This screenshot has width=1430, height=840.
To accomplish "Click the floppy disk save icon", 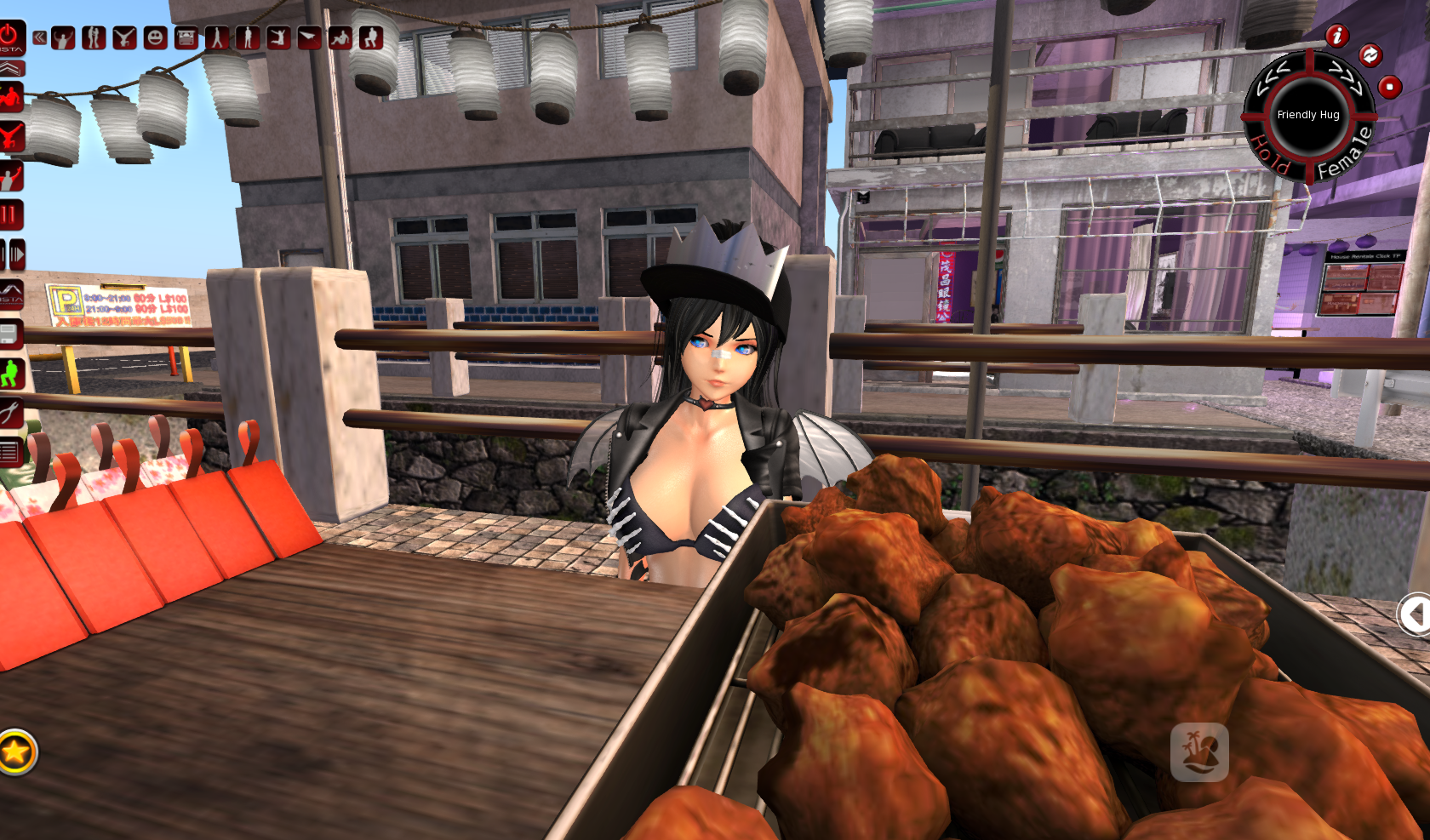I will coord(9,334).
